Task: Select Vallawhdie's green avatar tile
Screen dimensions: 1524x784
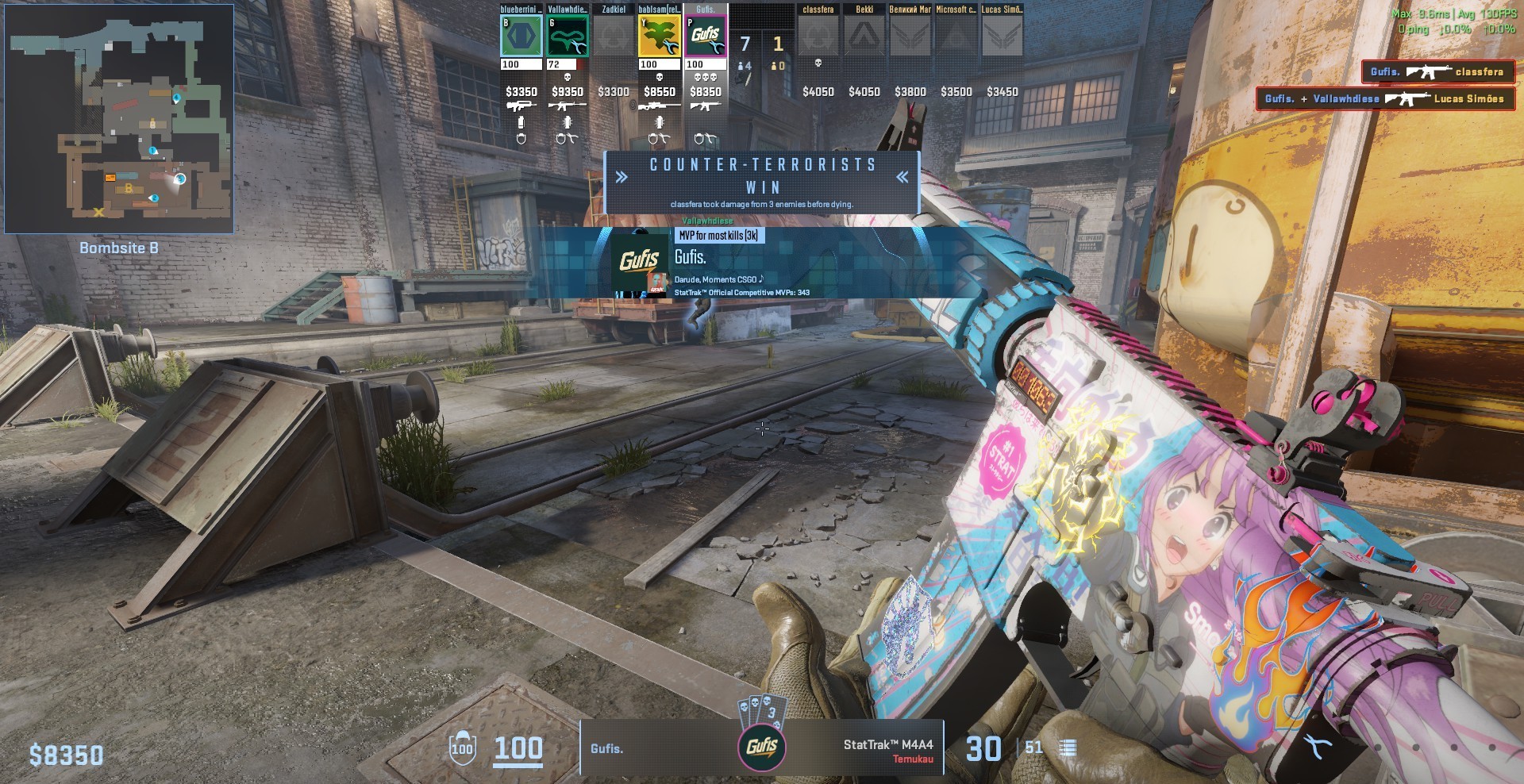Action: coord(568,37)
